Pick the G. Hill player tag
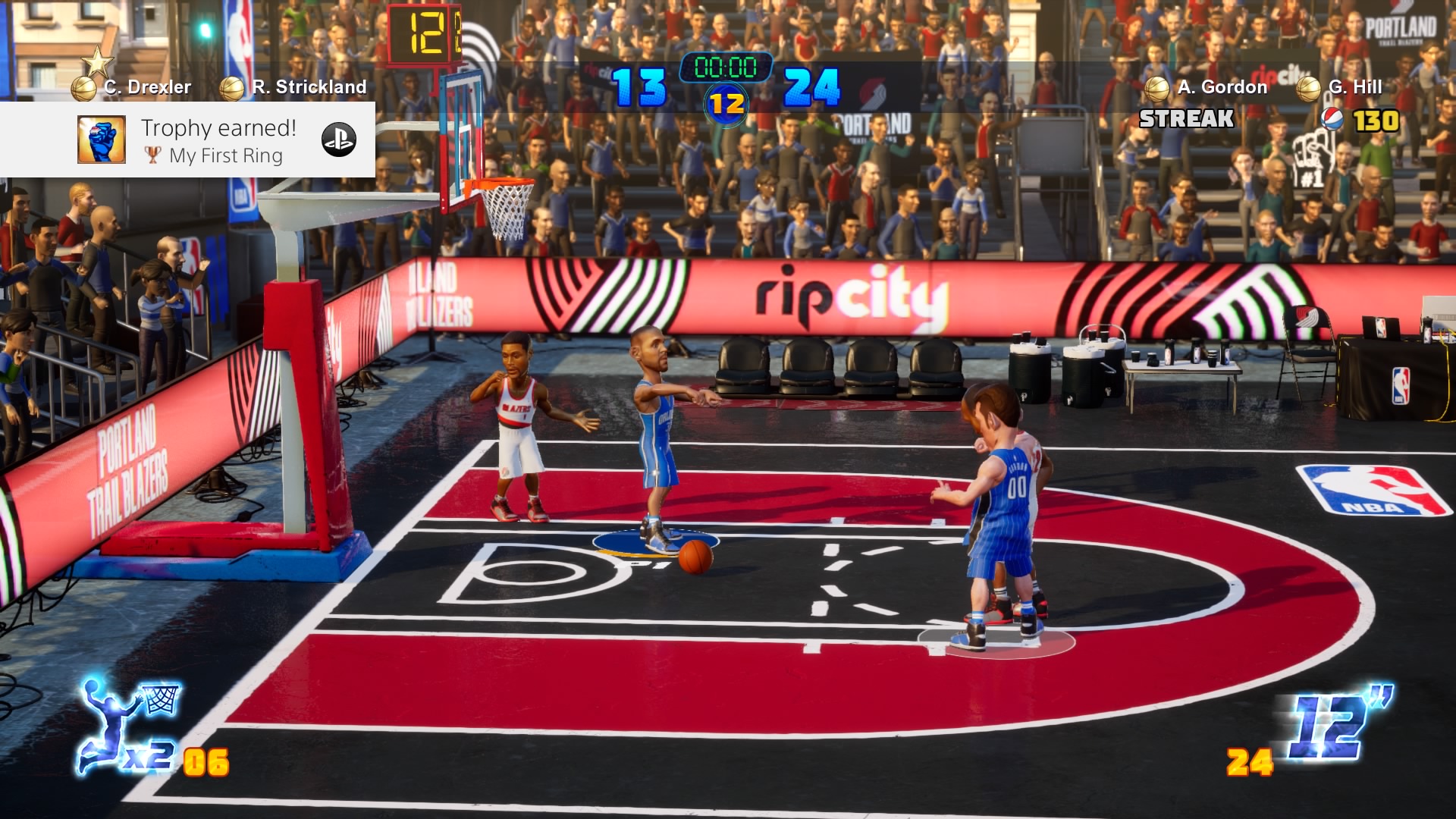Viewport: 1456px width, 819px height. tap(1354, 87)
